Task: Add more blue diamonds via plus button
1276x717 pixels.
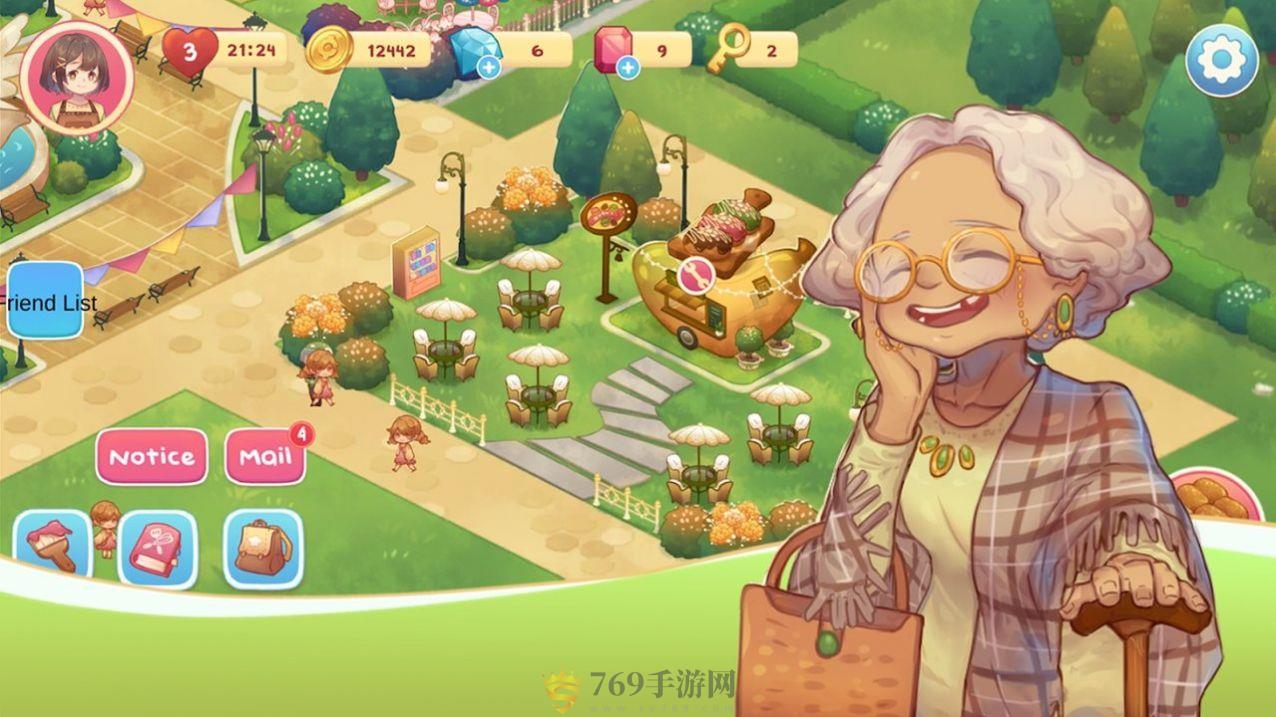Action: [x=490, y=67]
